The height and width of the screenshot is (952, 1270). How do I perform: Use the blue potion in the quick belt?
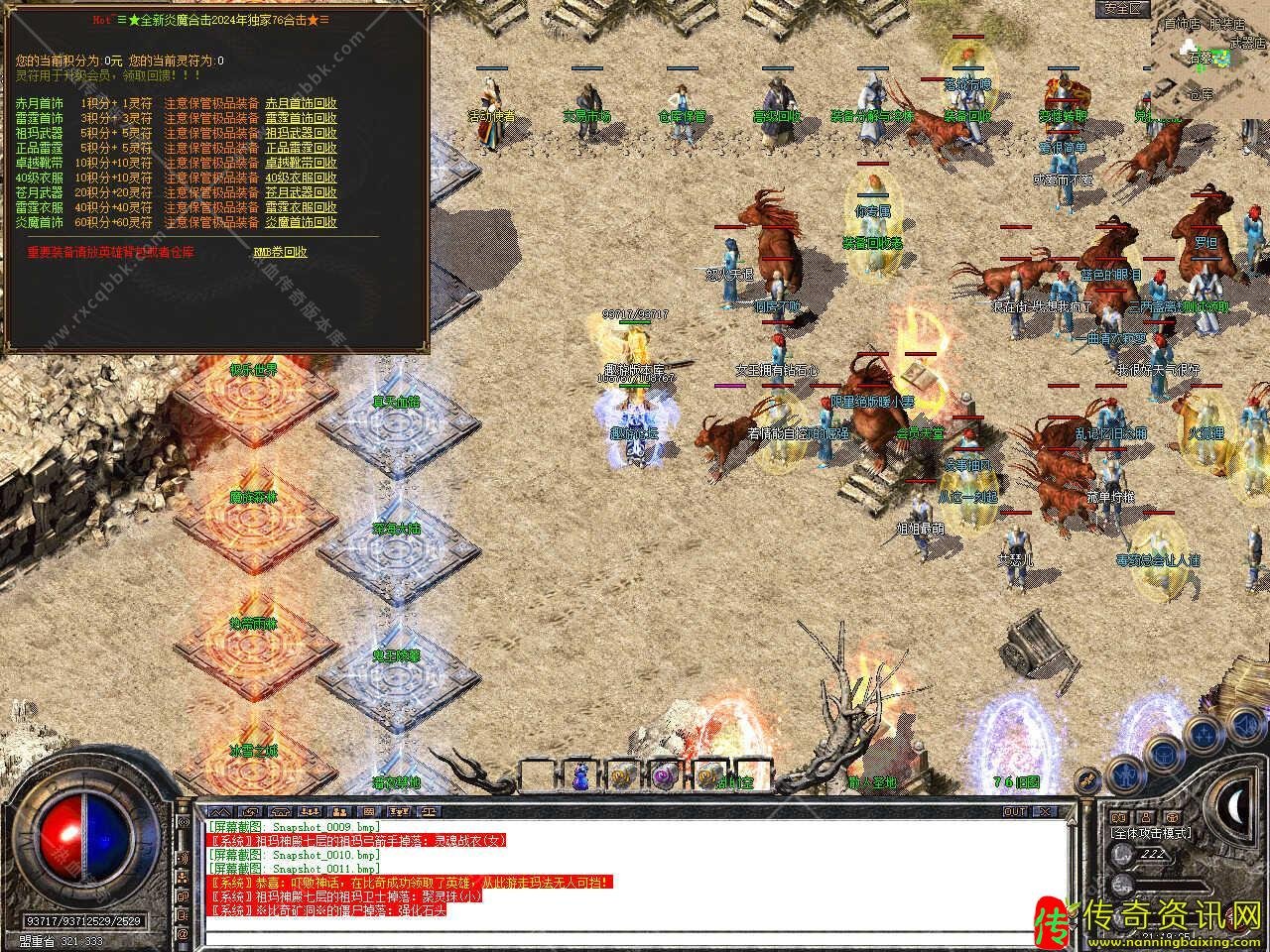[x=580, y=775]
